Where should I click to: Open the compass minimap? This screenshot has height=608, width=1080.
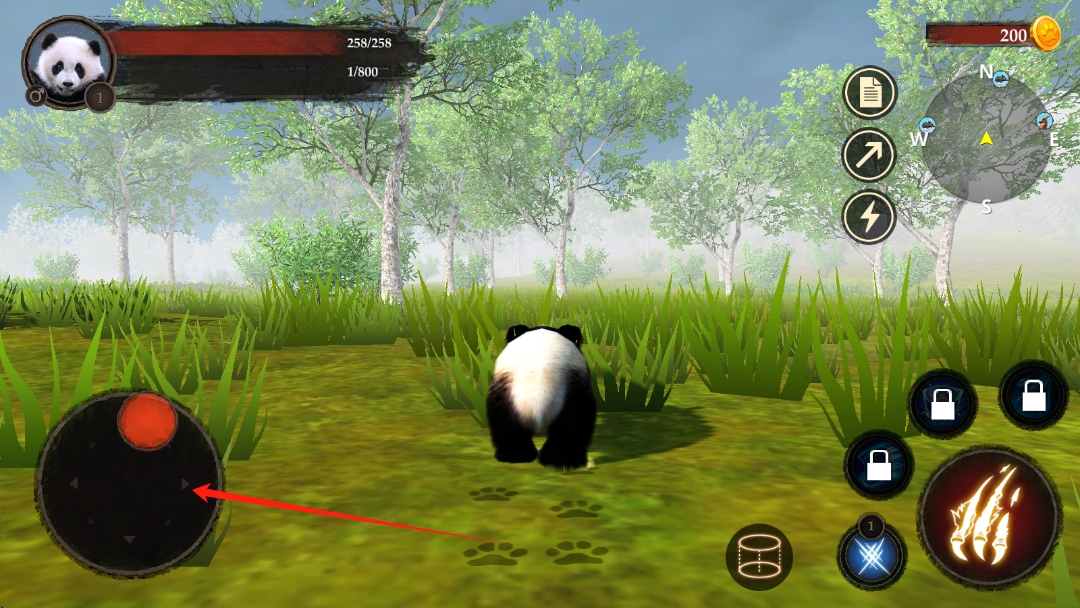click(x=986, y=138)
